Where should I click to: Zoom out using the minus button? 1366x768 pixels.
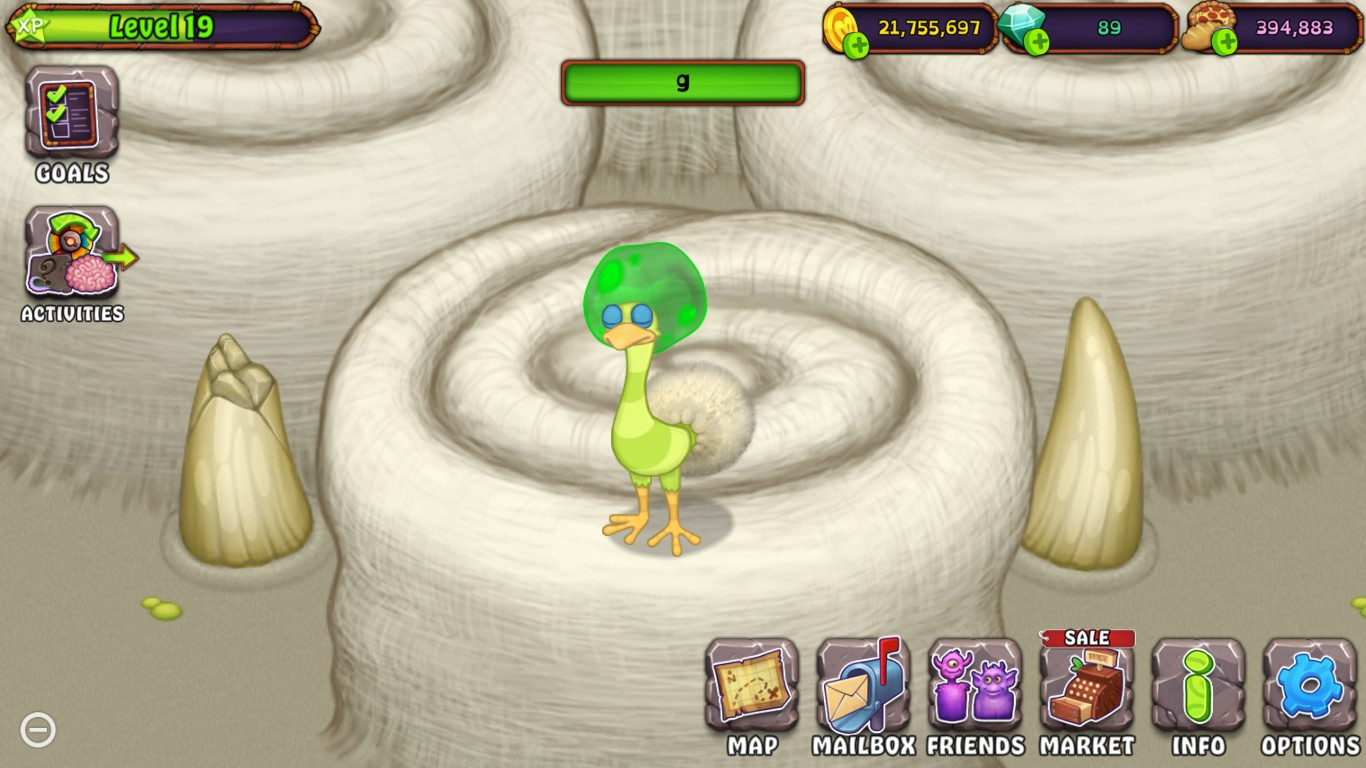pyautogui.click(x=39, y=729)
